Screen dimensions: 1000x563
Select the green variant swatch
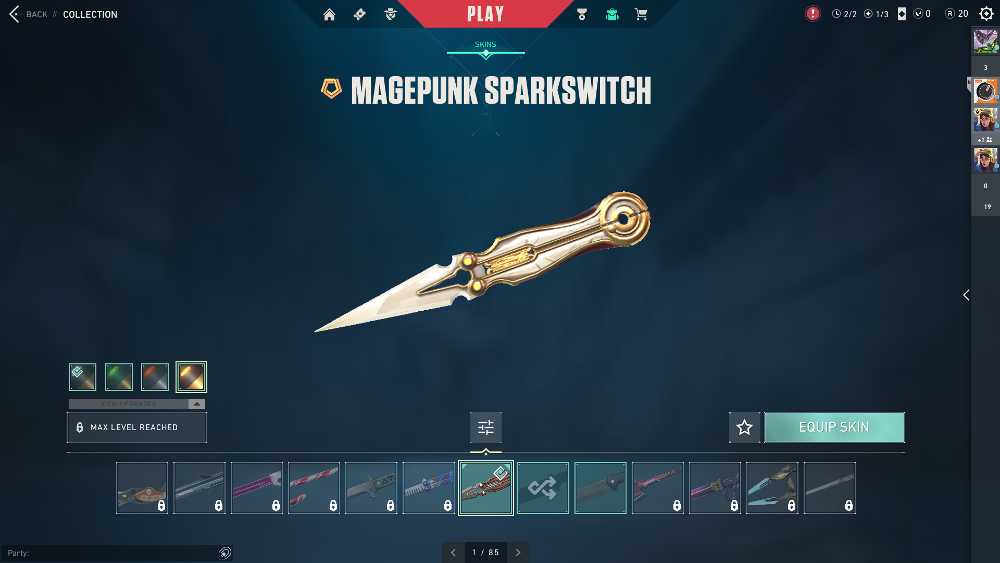point(119,376)
